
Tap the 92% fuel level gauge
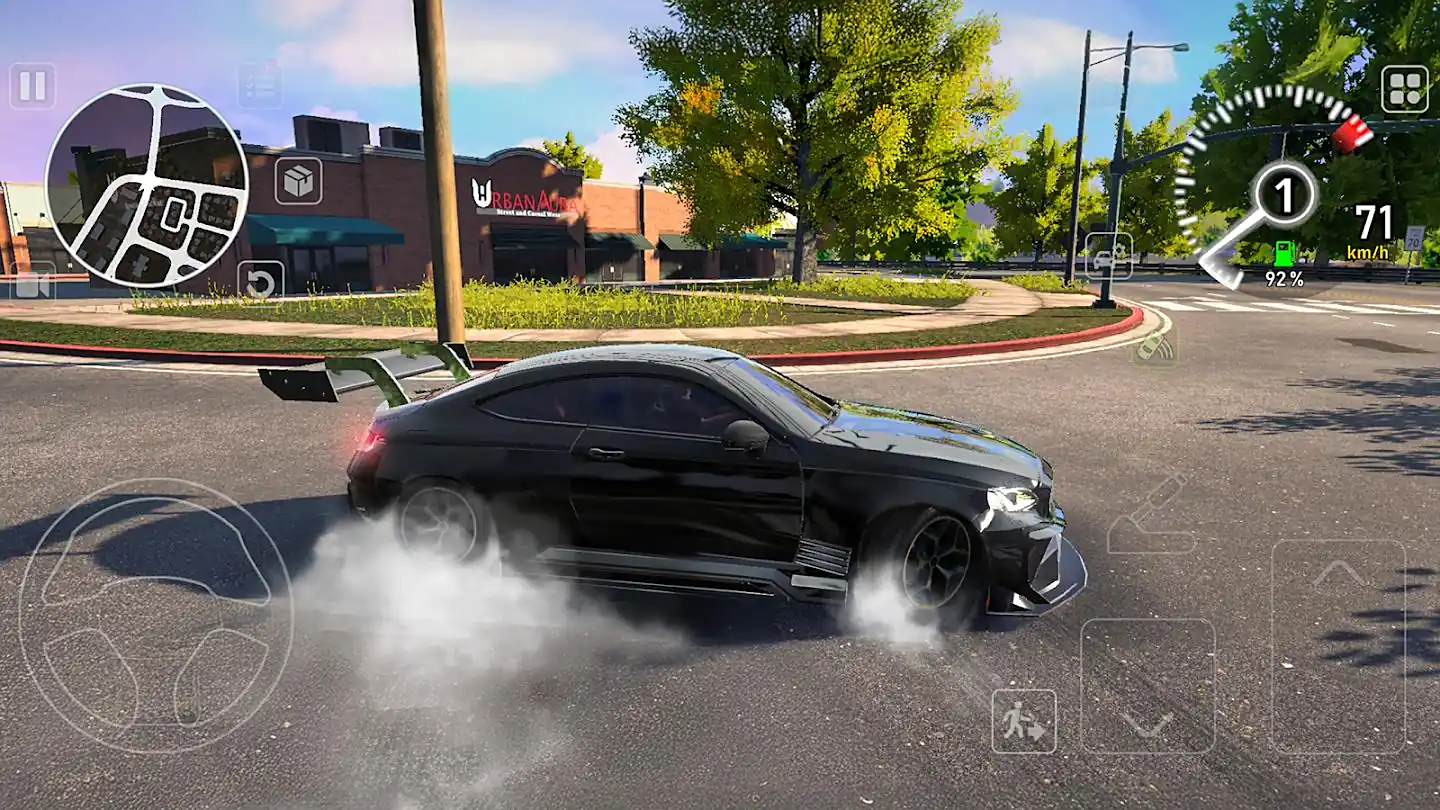(1283, 278)
